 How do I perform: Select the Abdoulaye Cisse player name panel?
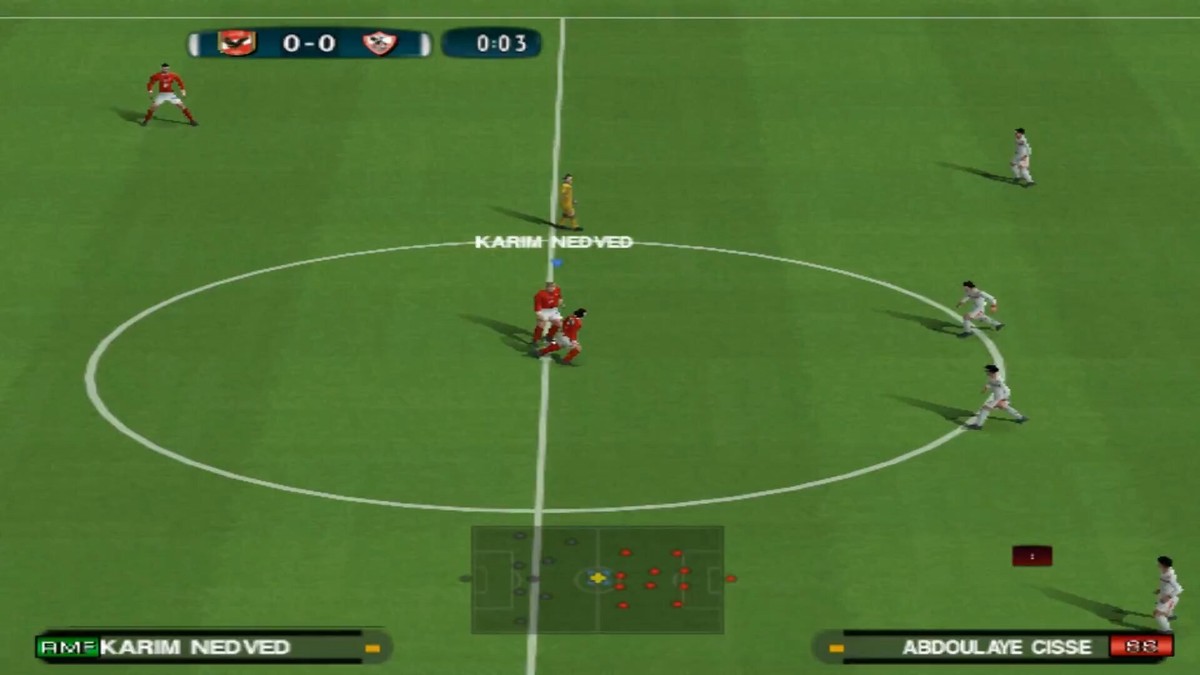(993, 647)
